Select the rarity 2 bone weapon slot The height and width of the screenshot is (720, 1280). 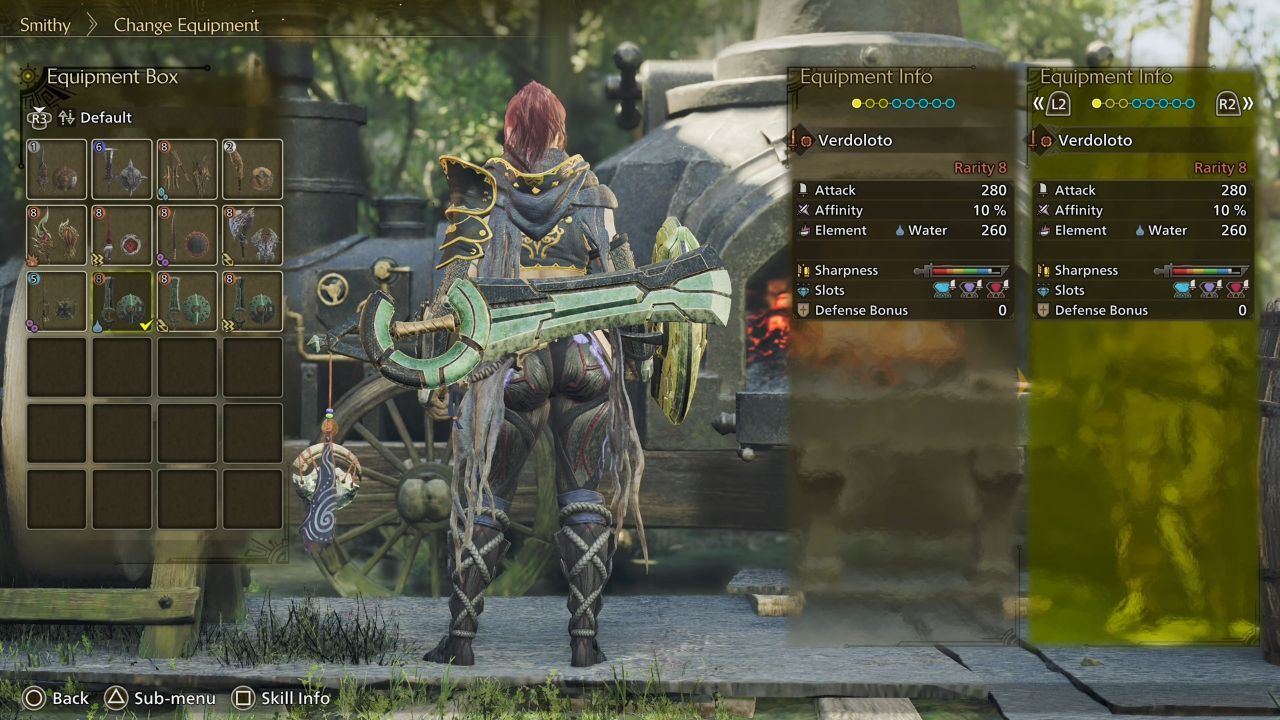pyautogui.click(x=252, y=169)
